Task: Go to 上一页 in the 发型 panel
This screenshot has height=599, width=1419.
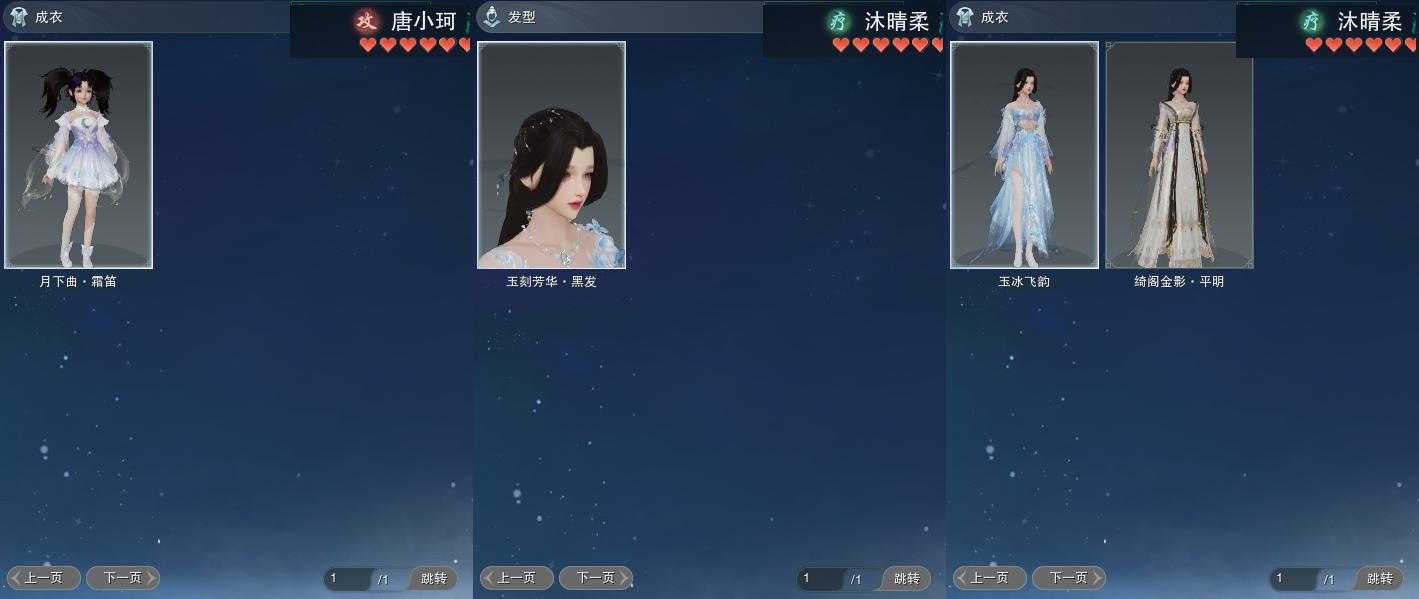Action: coord(516,578)
